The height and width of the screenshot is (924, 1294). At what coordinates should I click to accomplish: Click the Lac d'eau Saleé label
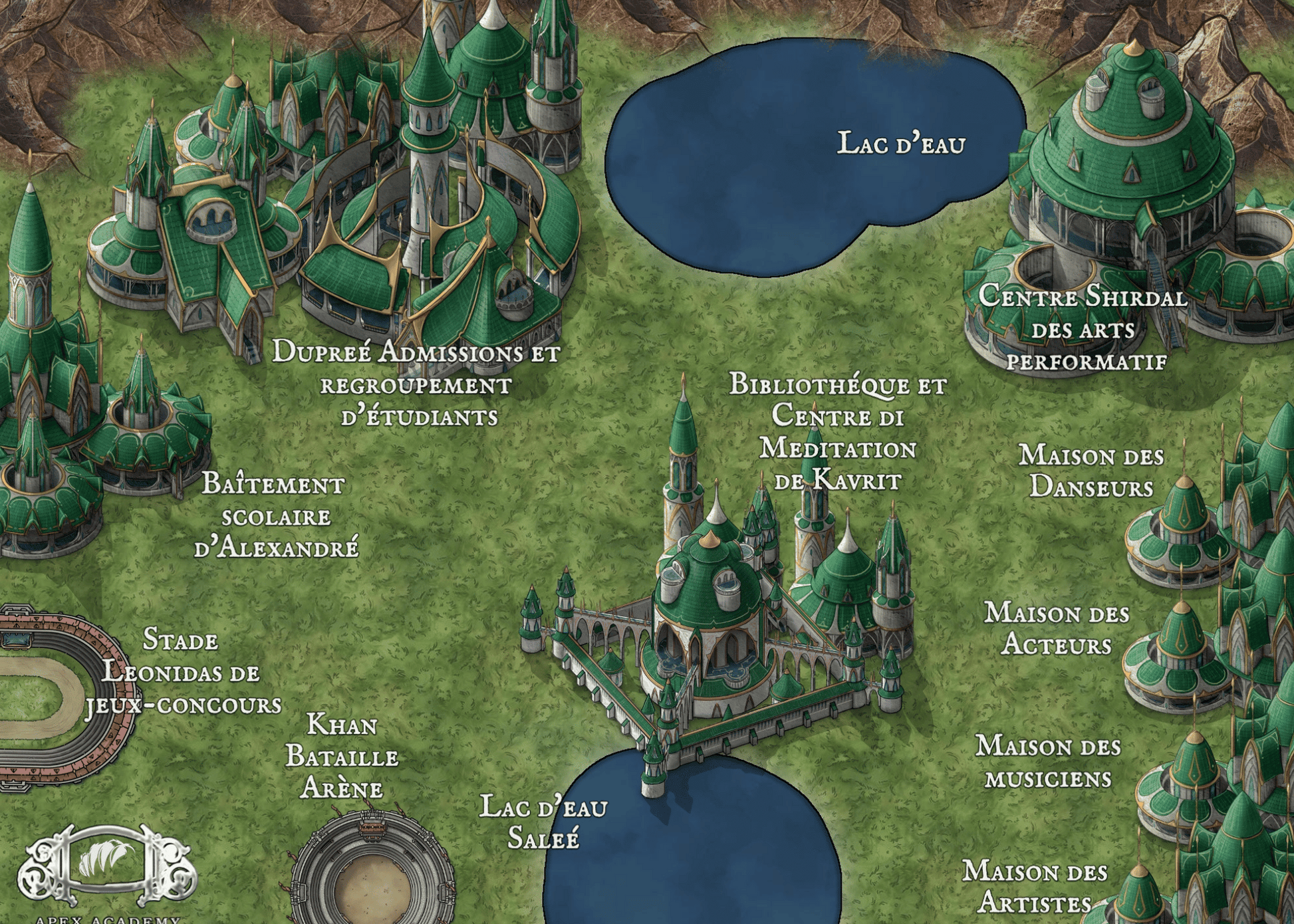click(543, 822)
